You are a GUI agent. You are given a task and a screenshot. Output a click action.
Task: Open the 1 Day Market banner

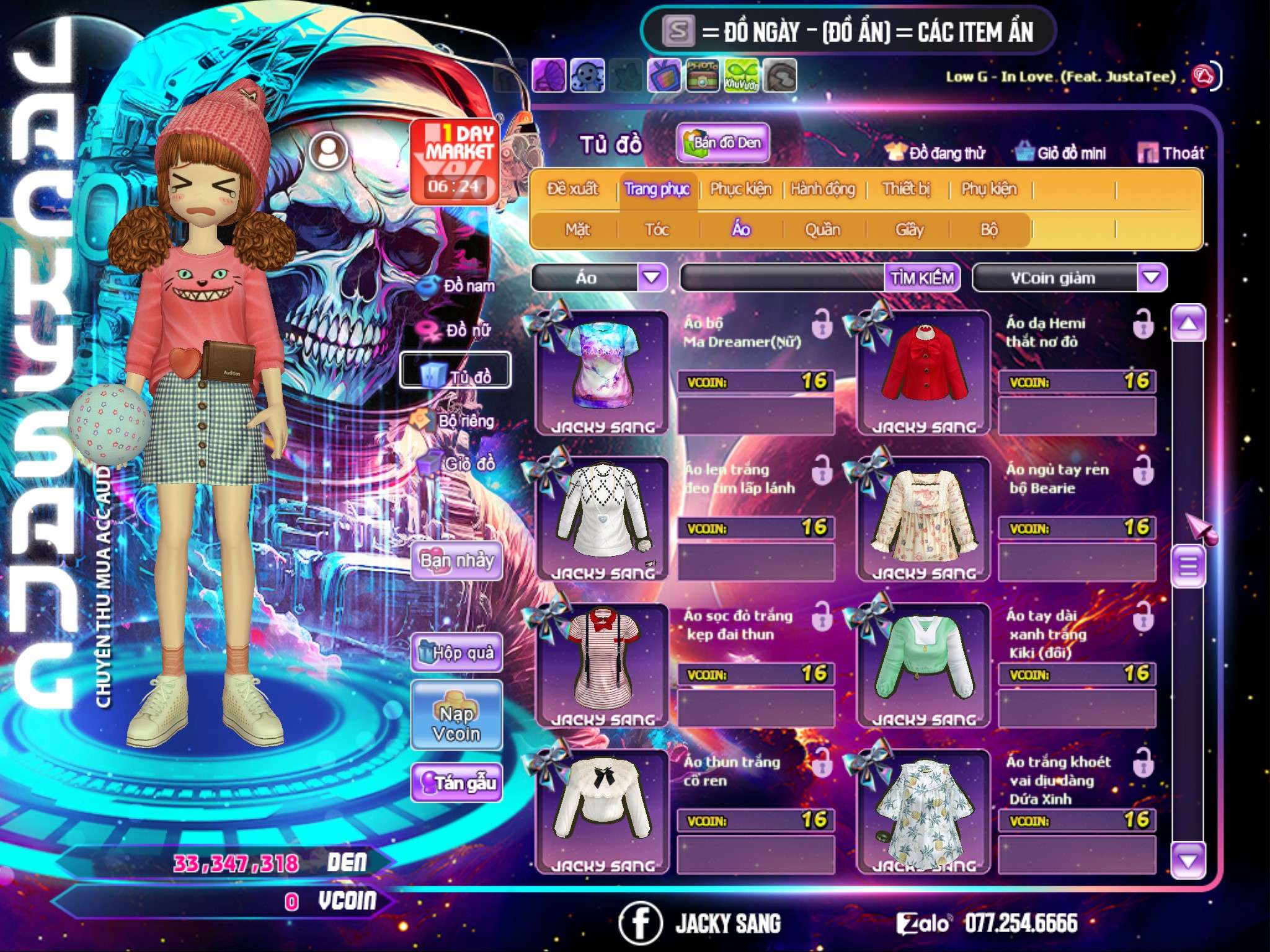[x=455, y=160]
